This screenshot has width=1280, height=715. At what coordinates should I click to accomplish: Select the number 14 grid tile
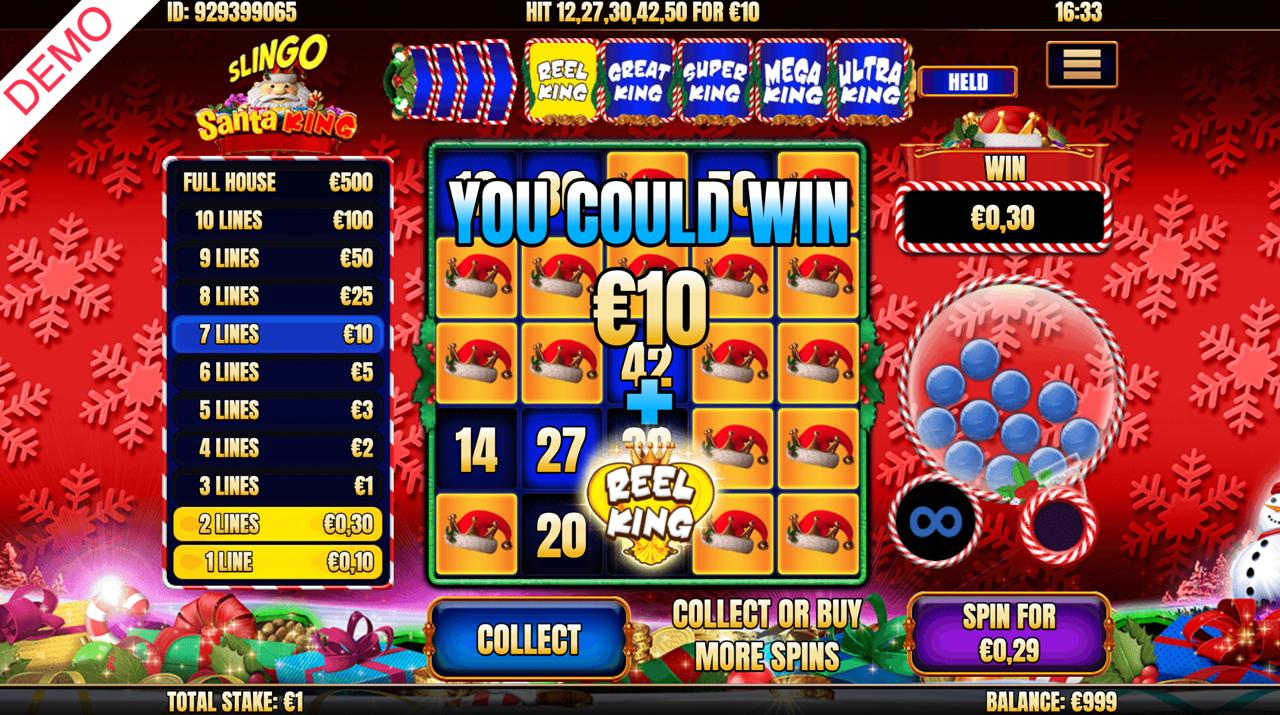click(x=476, y=452)
